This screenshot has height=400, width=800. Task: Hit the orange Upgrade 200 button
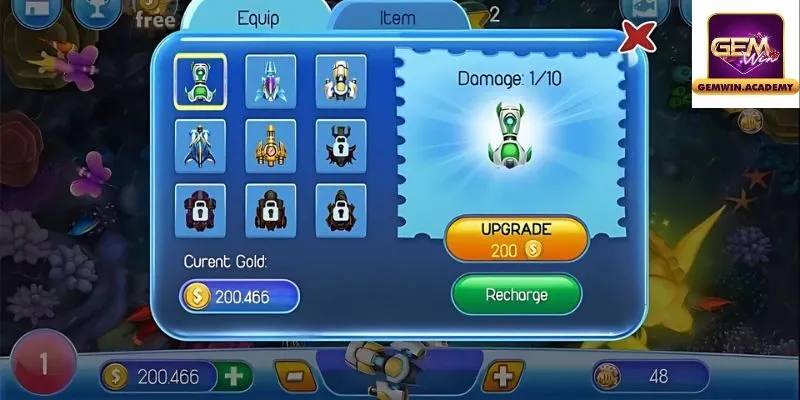[516, 239]
